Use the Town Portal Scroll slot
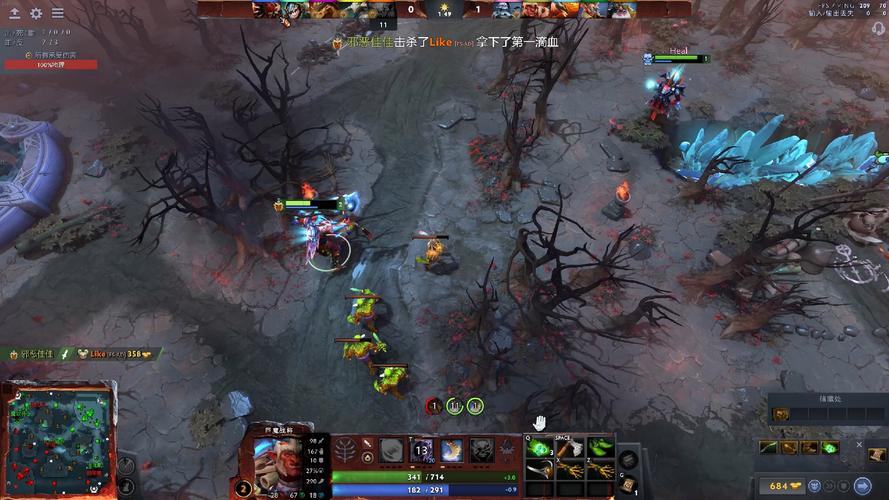The height and width of the screenshot is (500, 889). tap(627, 485)
